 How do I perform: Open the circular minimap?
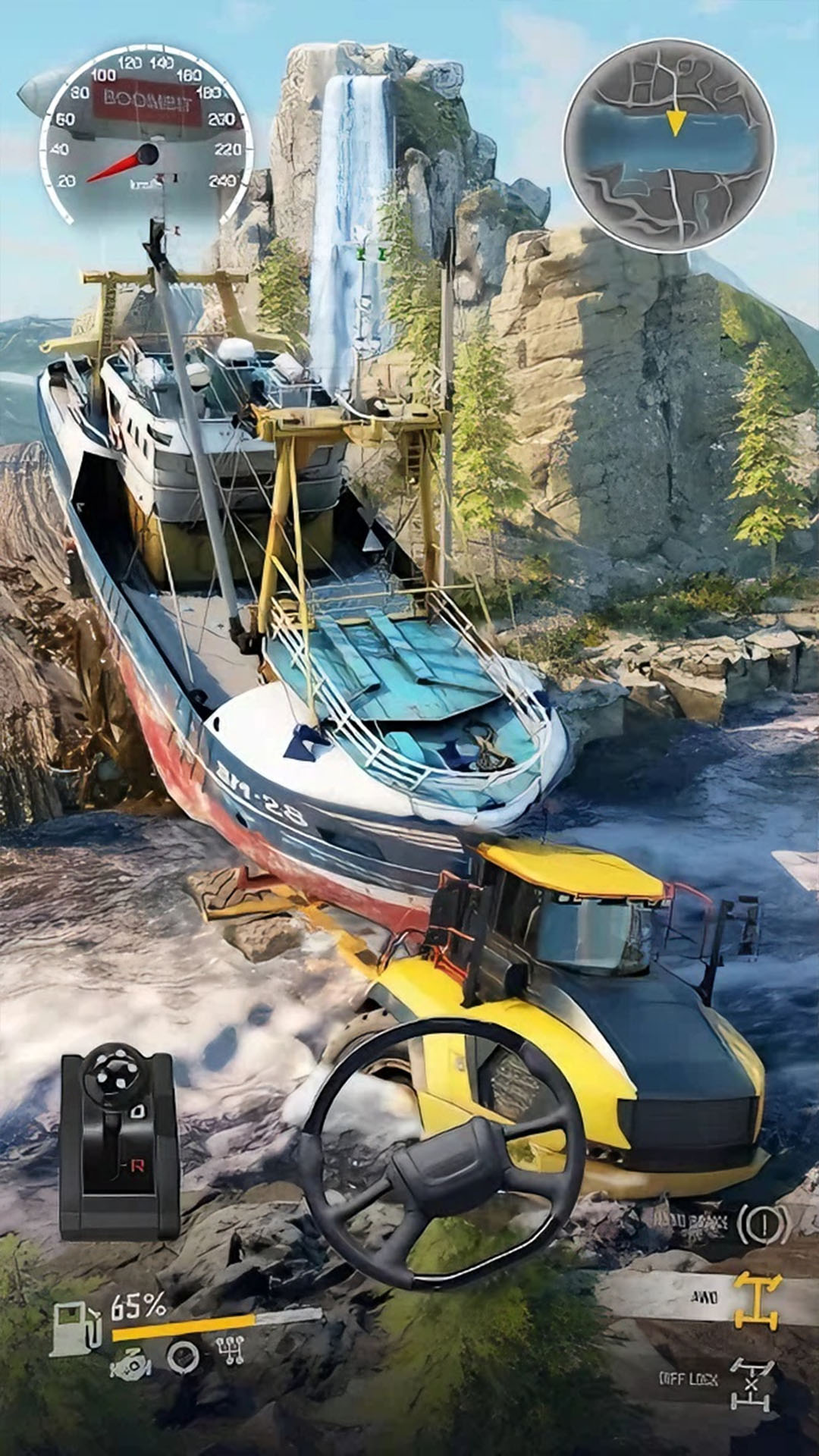(x=669, y=145)
